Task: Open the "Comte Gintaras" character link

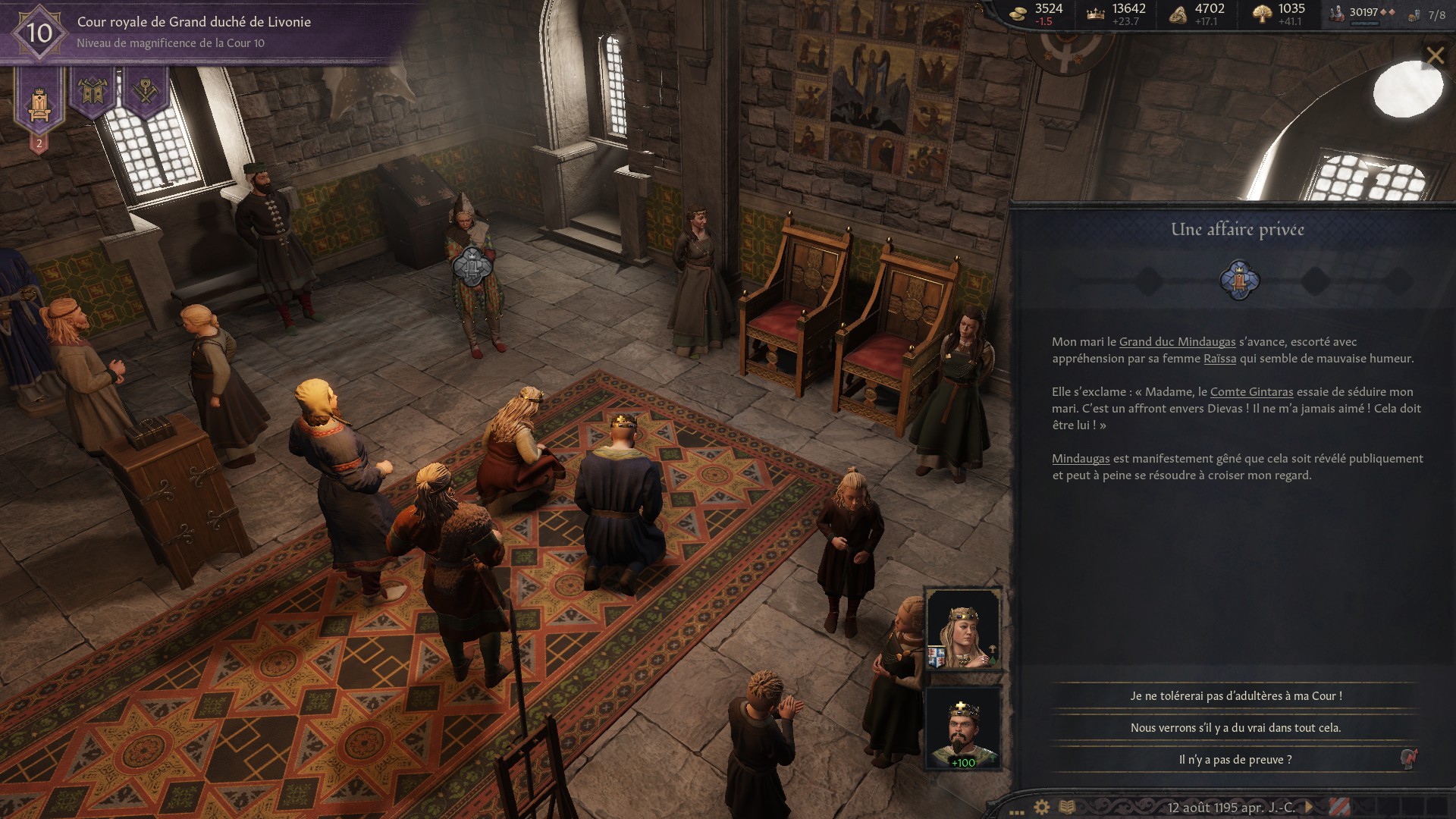Action: (1251, 392)
